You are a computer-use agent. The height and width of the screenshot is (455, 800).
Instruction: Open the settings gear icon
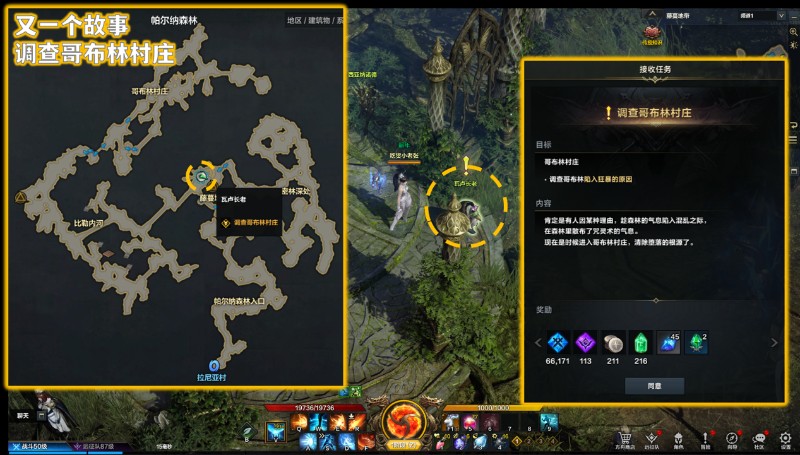[785, 438]
